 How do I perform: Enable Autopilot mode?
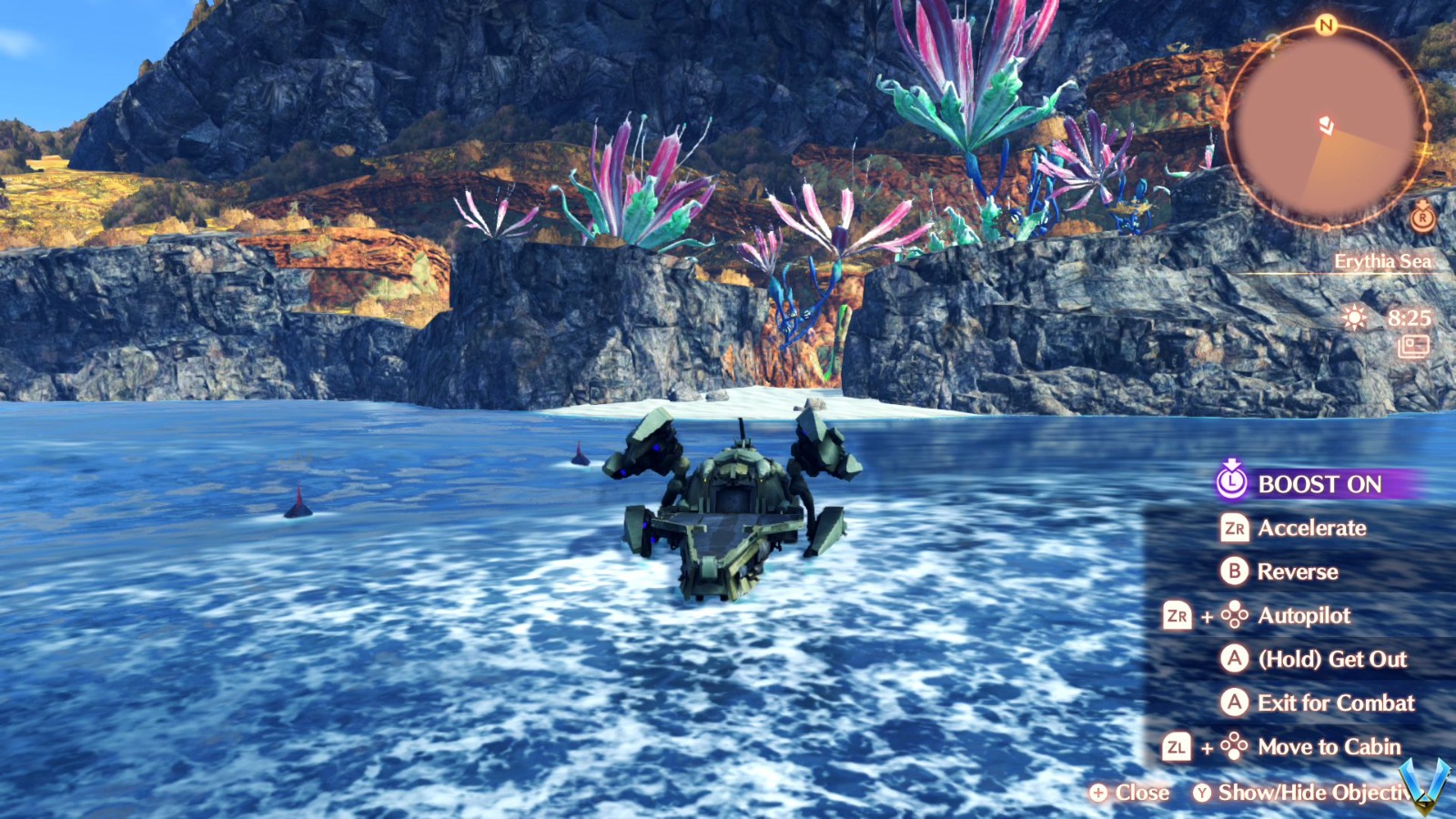tap(1304, 616)
